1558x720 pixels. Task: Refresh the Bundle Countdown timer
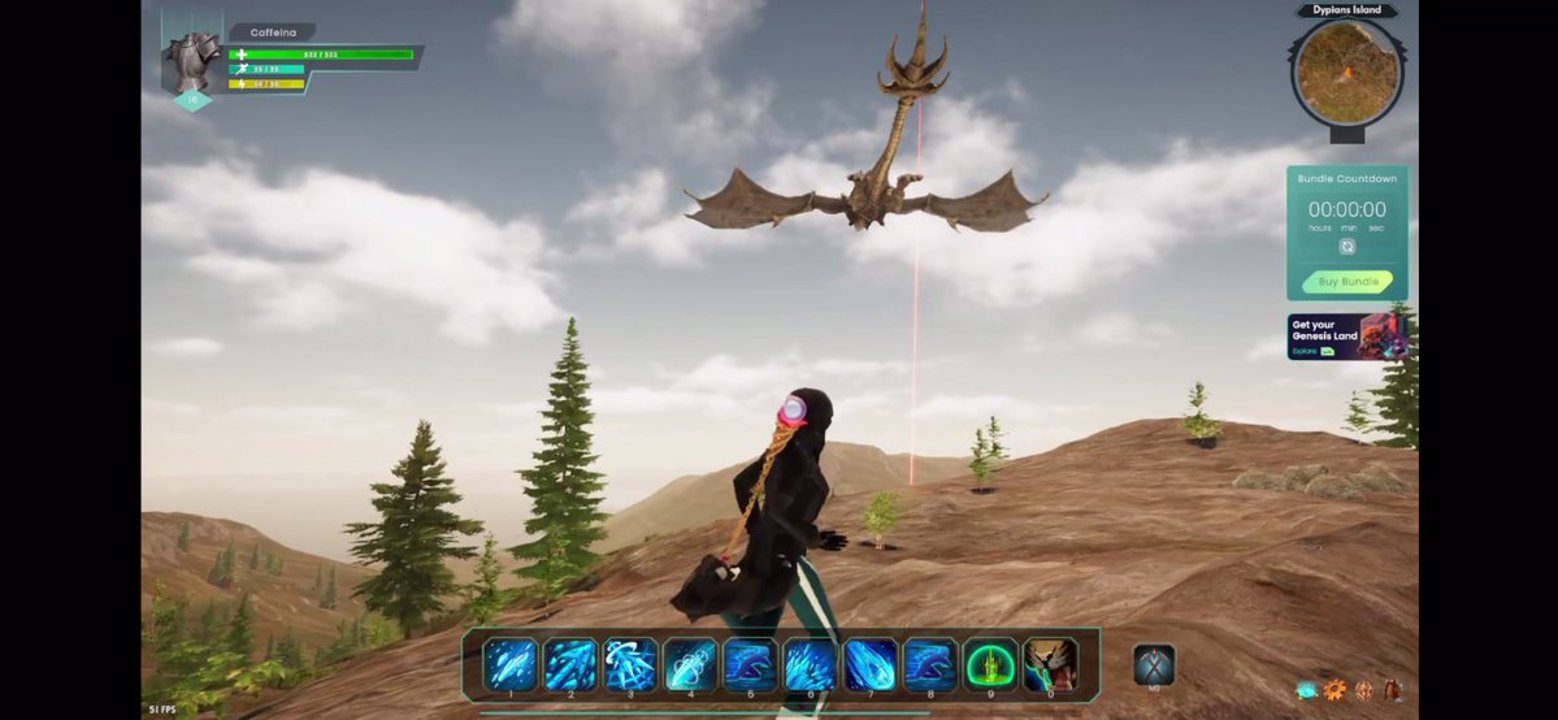1347,247
